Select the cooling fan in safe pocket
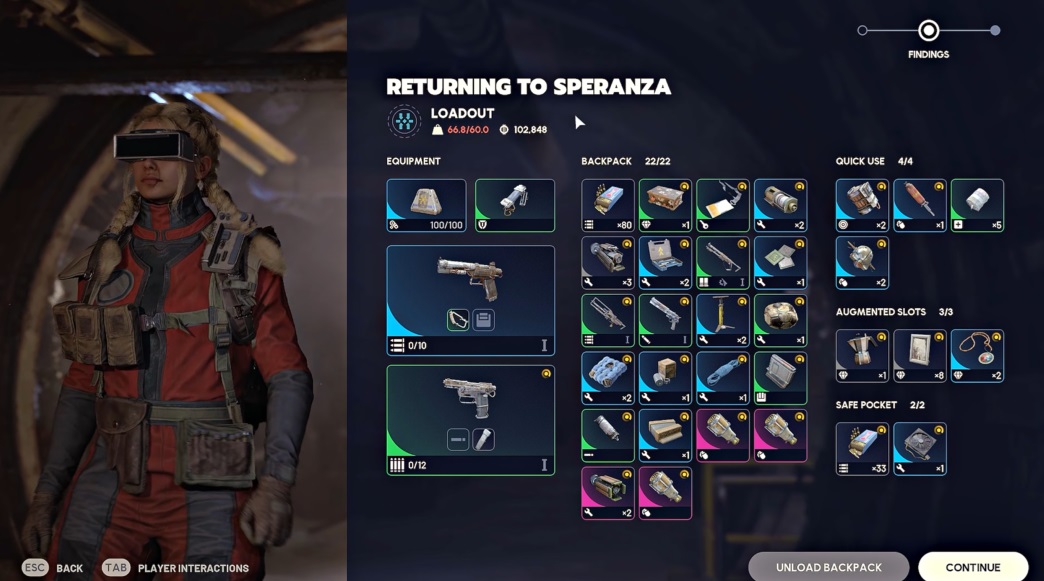Image resolution: width=1044 pixels, height=581 pixels. click(x=919, y=448)
